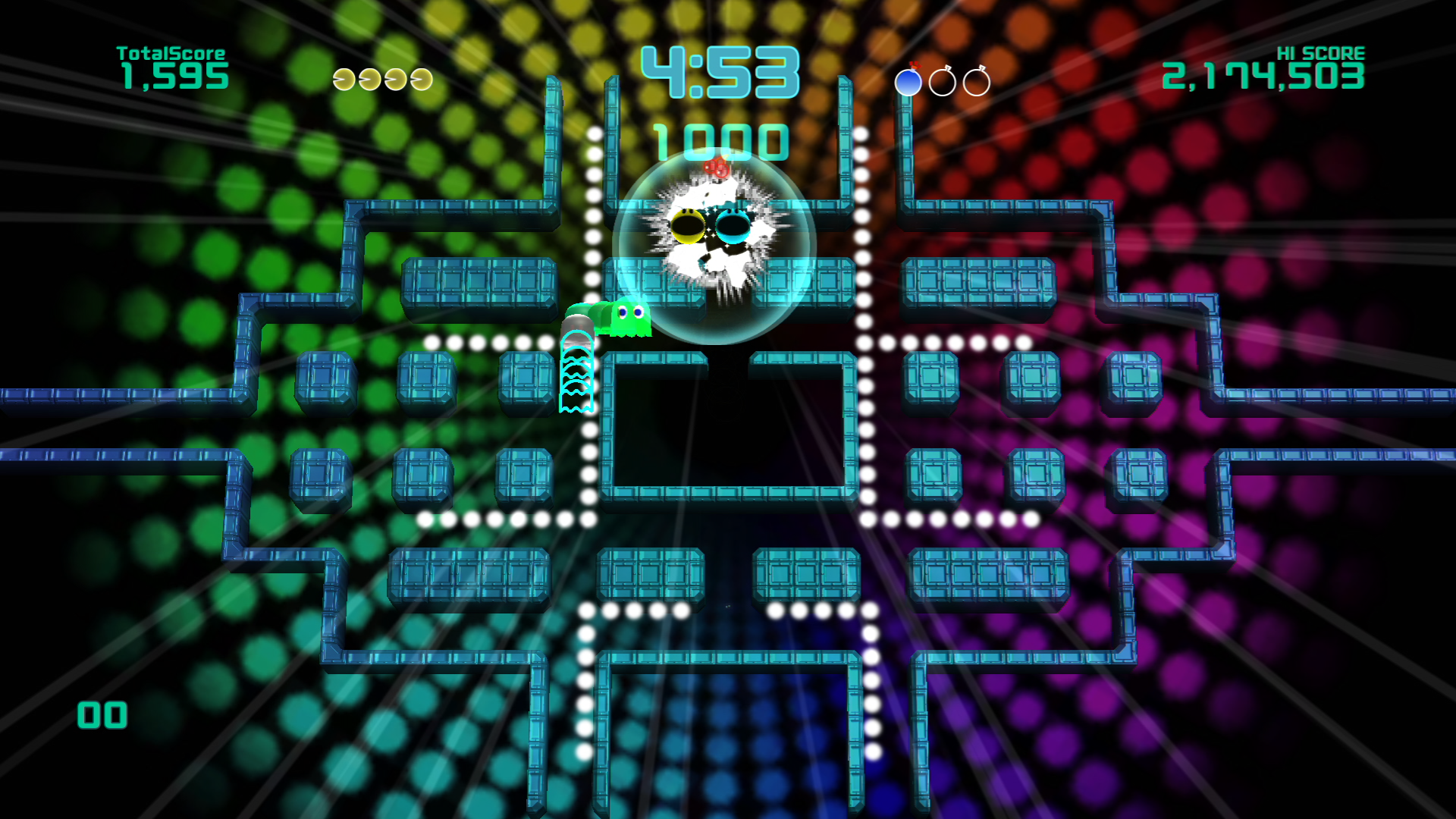
Task: Select the HI SCORE header label
Action: 1320,53
